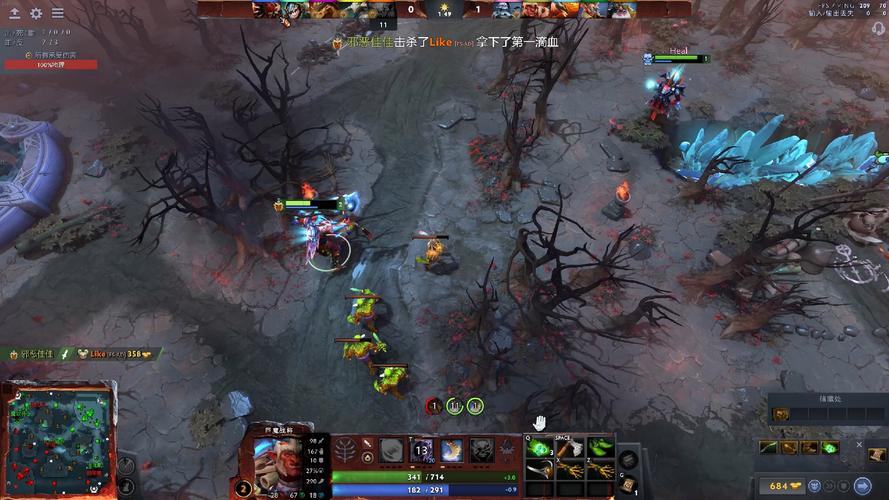Select the item in the stash panel

point(781,414)
